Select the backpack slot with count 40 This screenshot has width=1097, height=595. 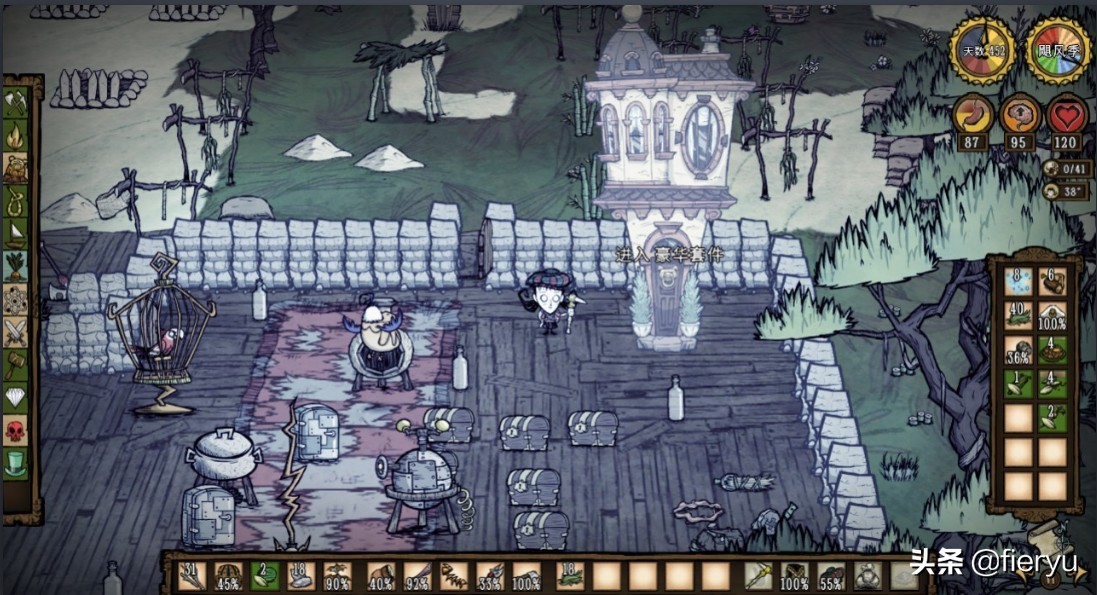[1018, 316]
